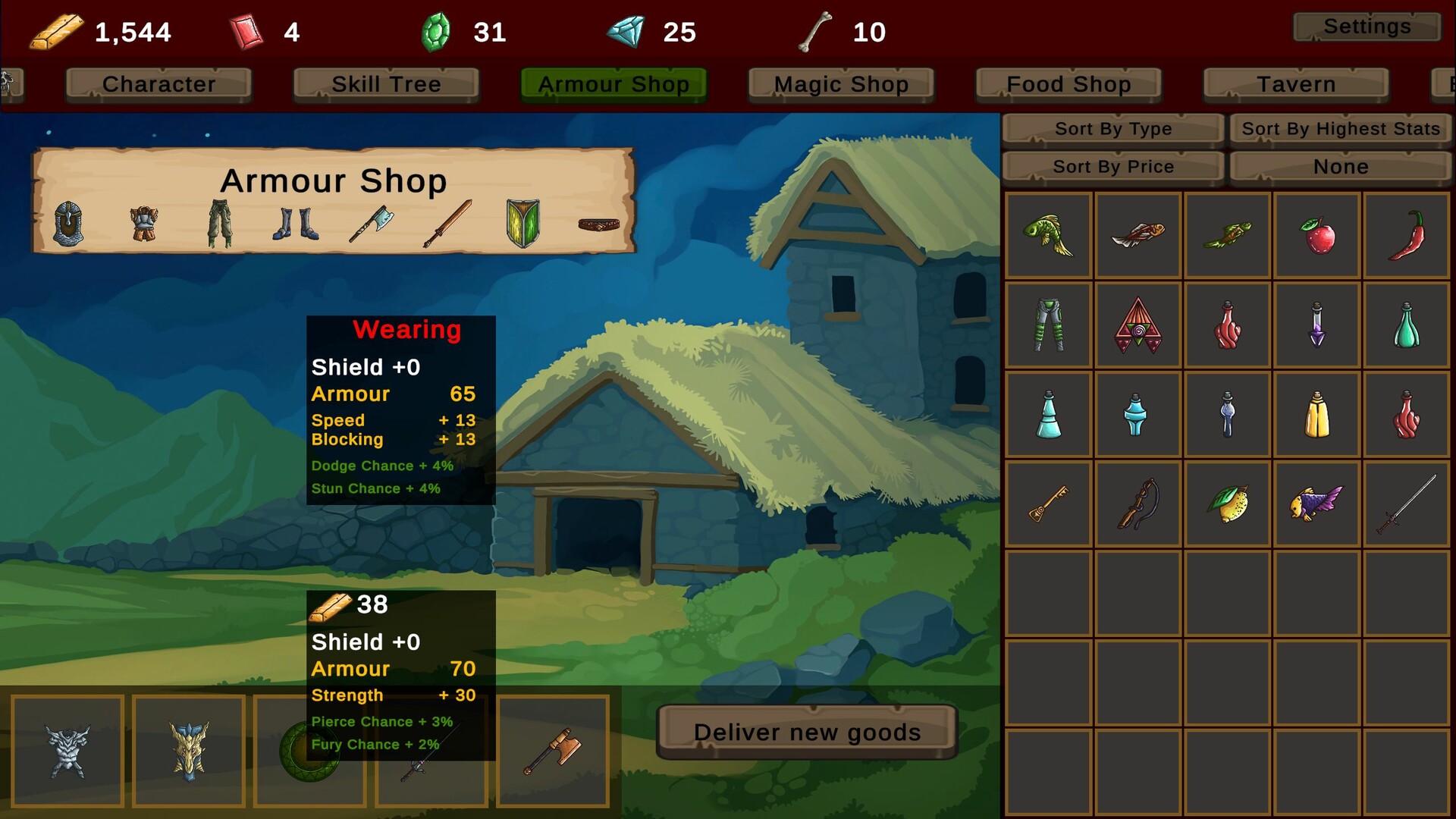Open the Skill Tree menu
The width and height of the screenshot is (1456, 819).
[x=386, y=84]
